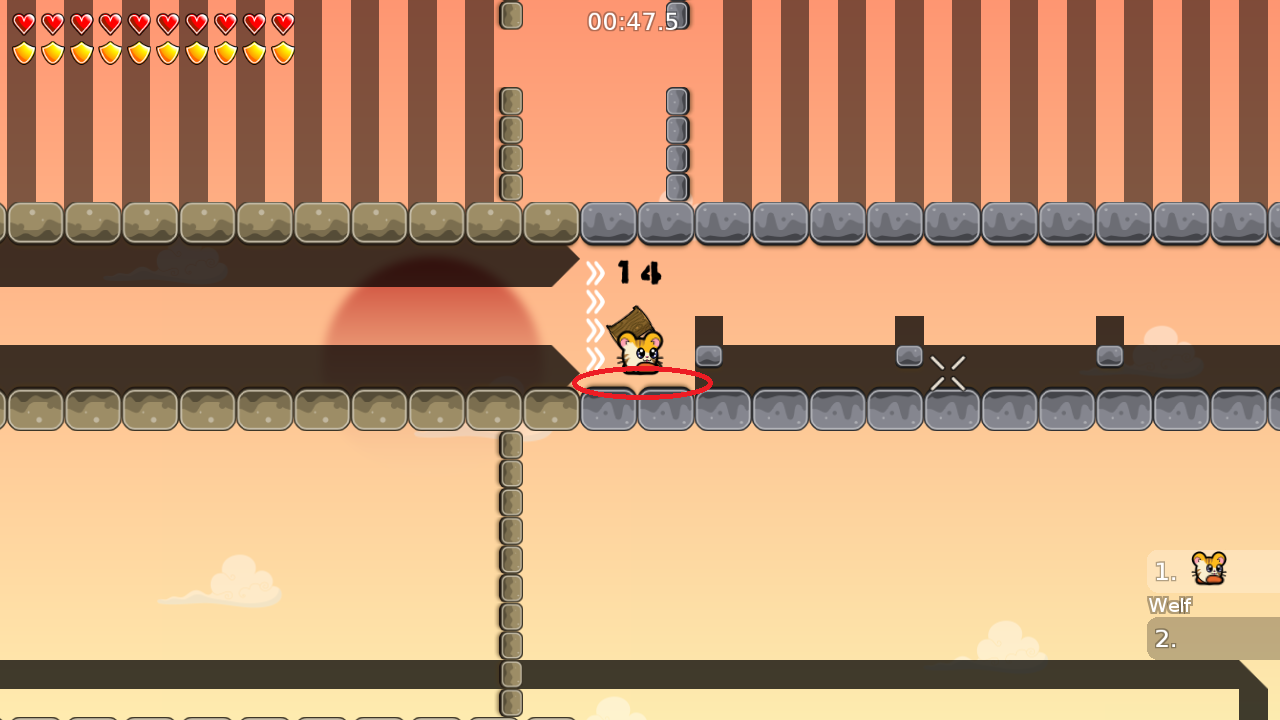Click inside the red circled spawn area
The height and width of the screenshot is (720, 1280).
point(640,383)
